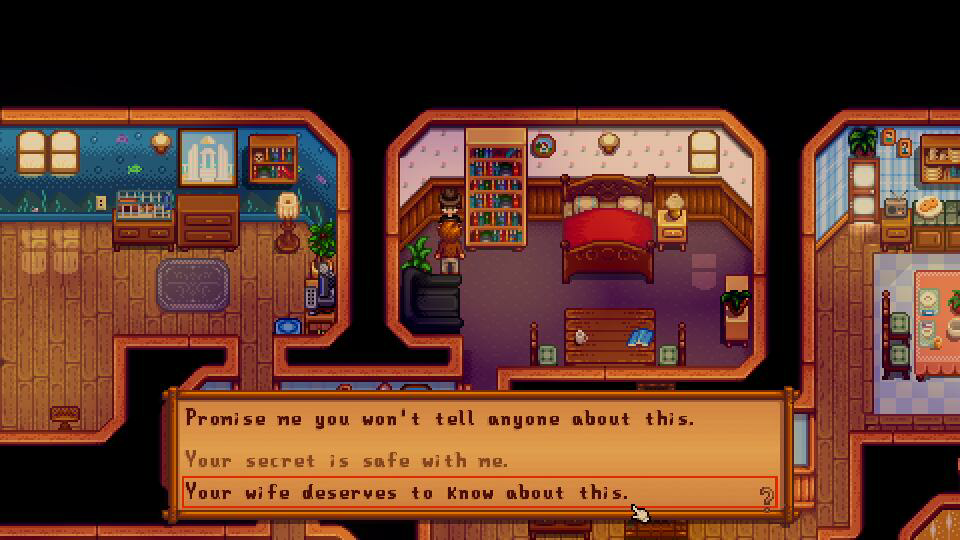This screenshot has height=540, width=960.
Task: Select "Your wife deserves to know about this."
Action: click(x=407, y=492)
